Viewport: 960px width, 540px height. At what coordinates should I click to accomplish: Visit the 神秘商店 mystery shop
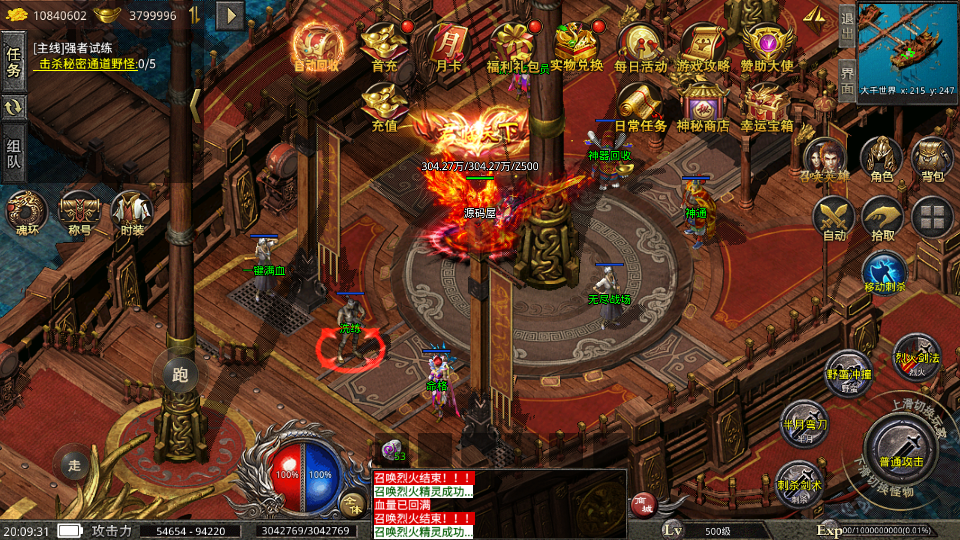pyautogui.click(x=703, y=106)
